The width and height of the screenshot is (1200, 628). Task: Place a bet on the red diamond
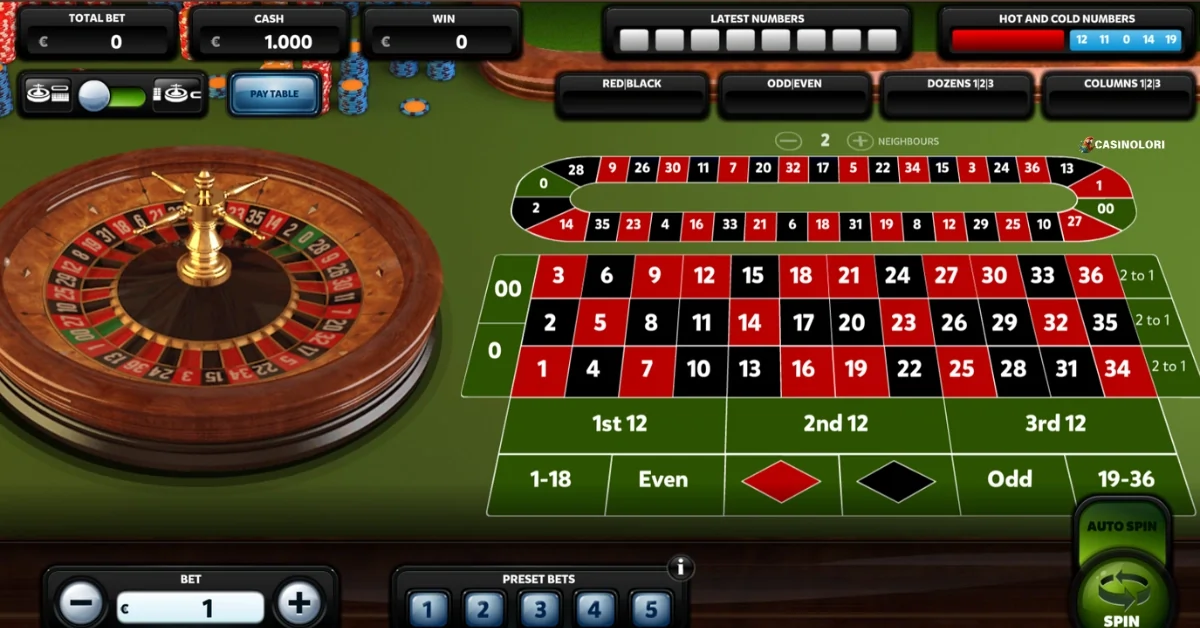tap(781, 481)
